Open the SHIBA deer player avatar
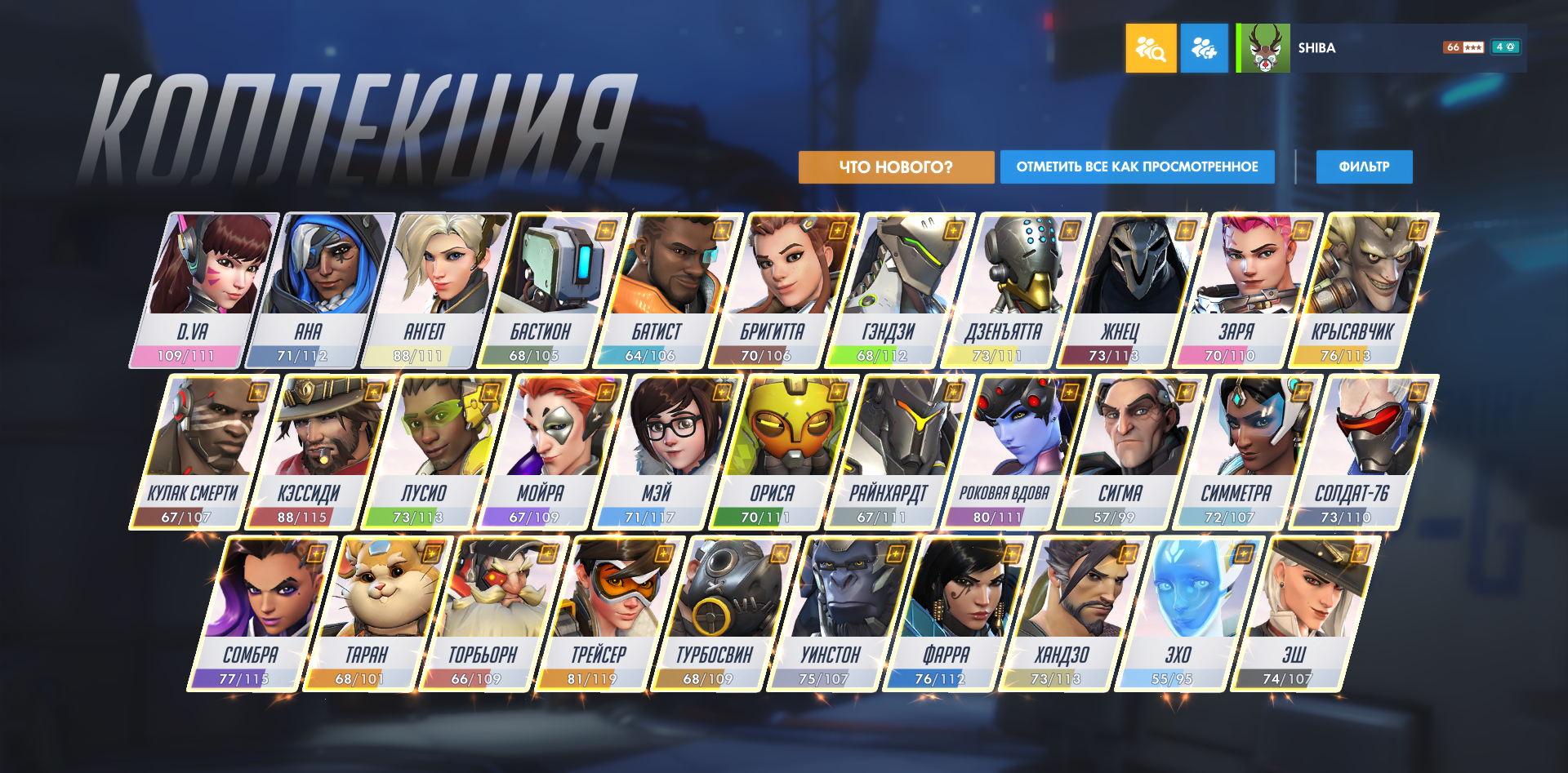The height and width of the screenshot is (773, 1568). pyautogui.click(x=1262, y=48)
